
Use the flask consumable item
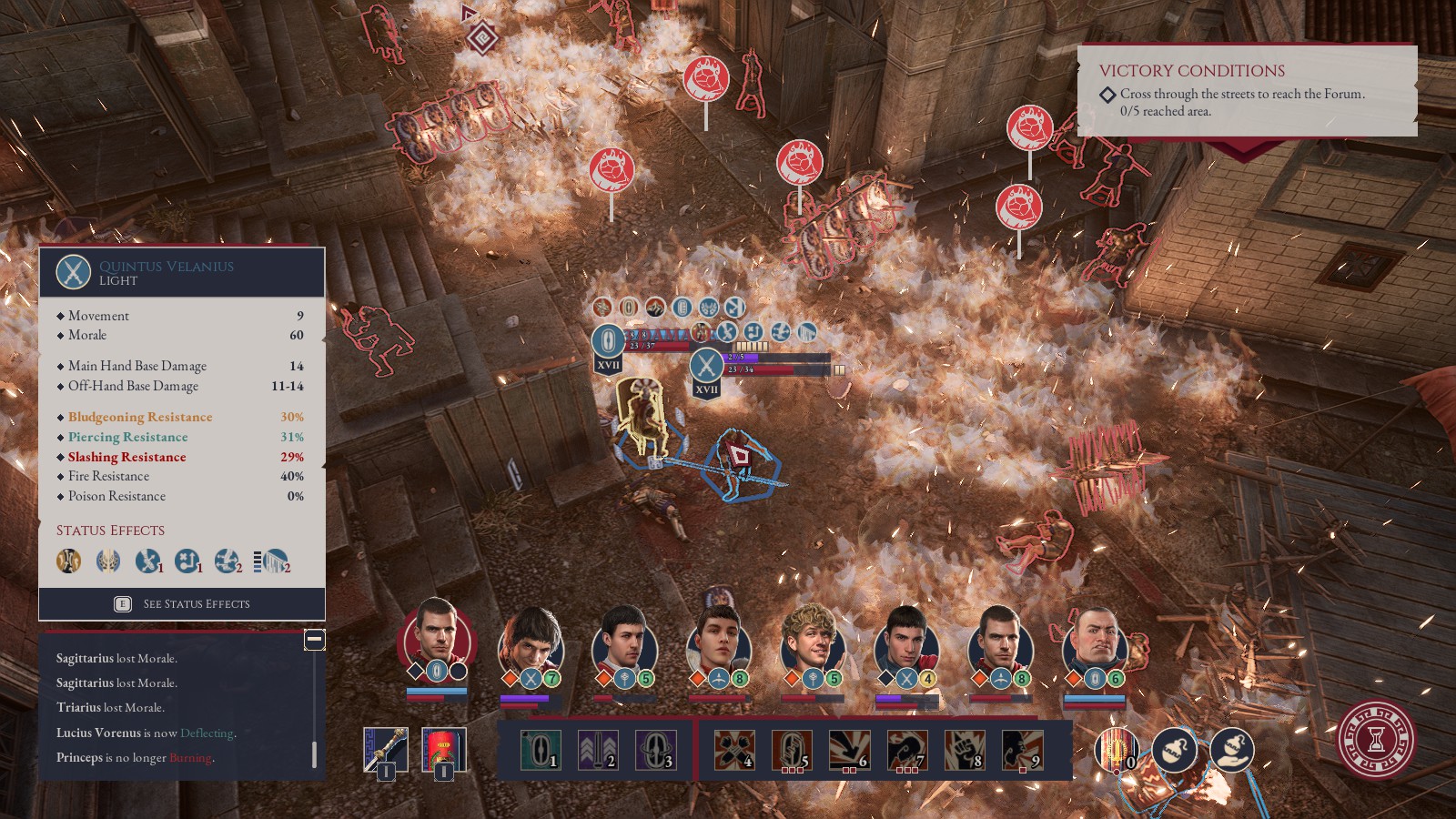click(x=1174, y=751)
